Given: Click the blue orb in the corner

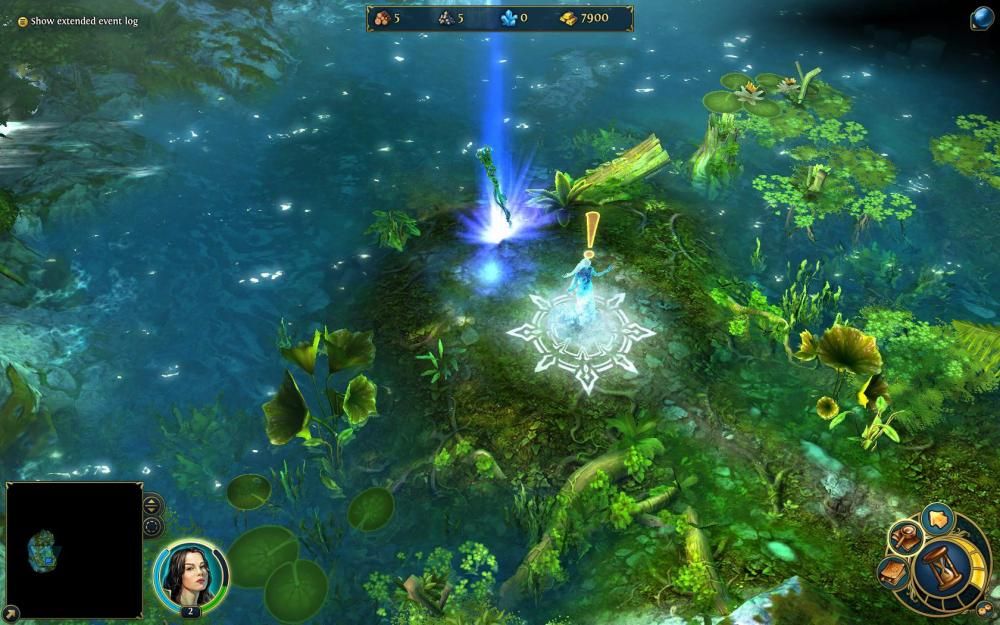Looking at the screenshot, I should point(982,19).
